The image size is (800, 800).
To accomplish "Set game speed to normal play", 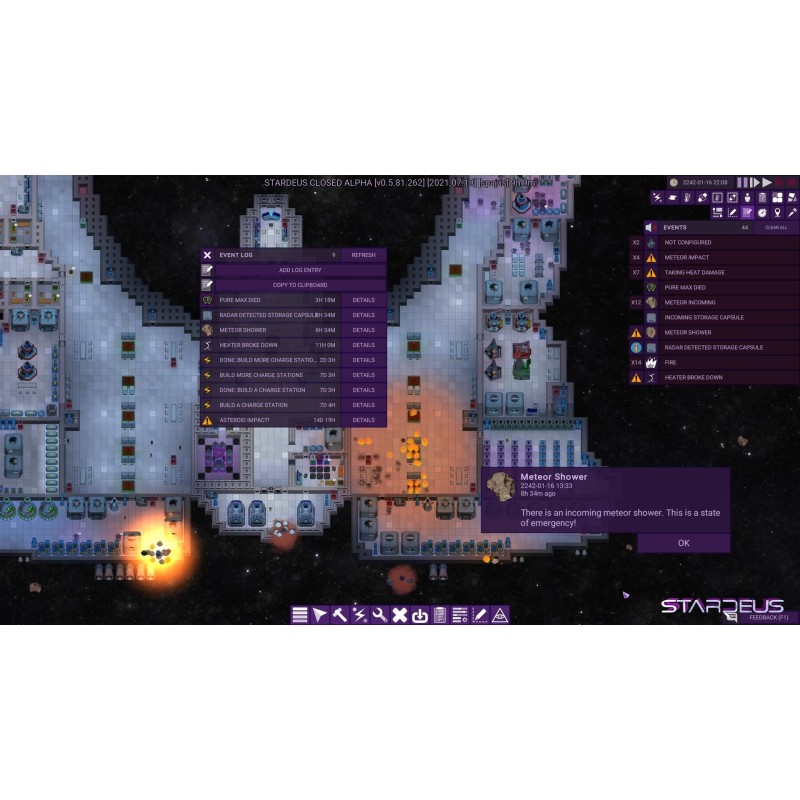I will click(x=755, y=182).
